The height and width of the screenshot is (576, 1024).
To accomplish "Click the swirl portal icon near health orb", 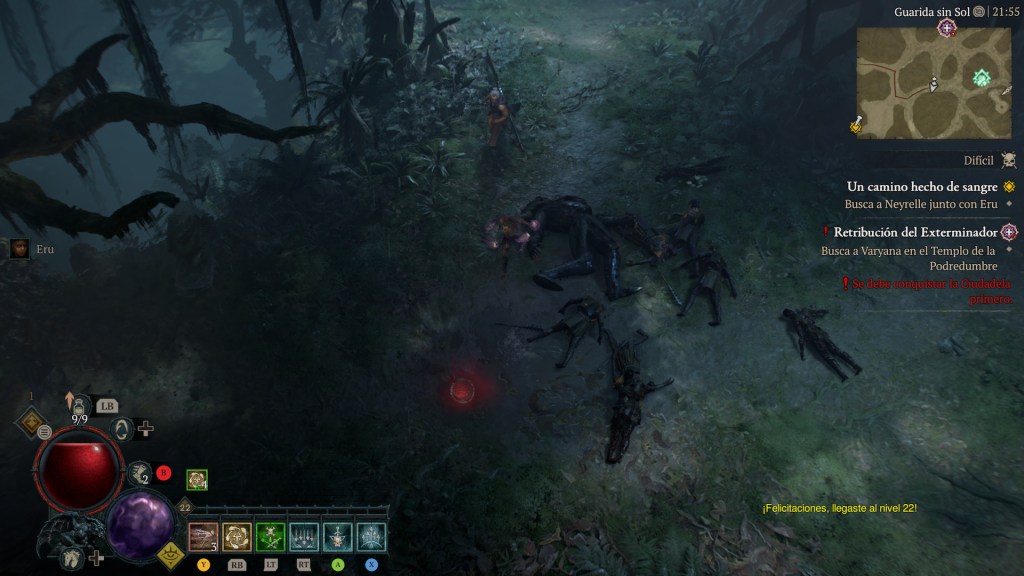I will click(122, 429).
